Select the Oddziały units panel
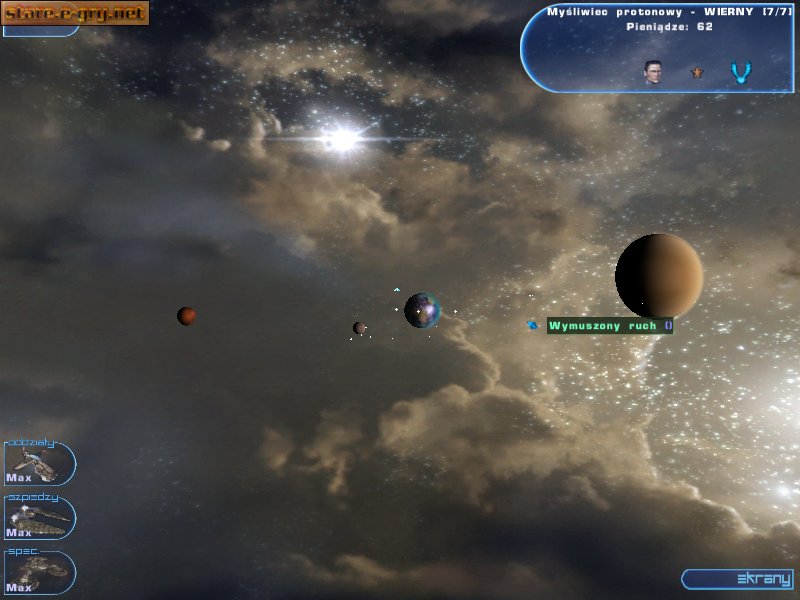Screen dimensions: 800x600 coord(40,463)
